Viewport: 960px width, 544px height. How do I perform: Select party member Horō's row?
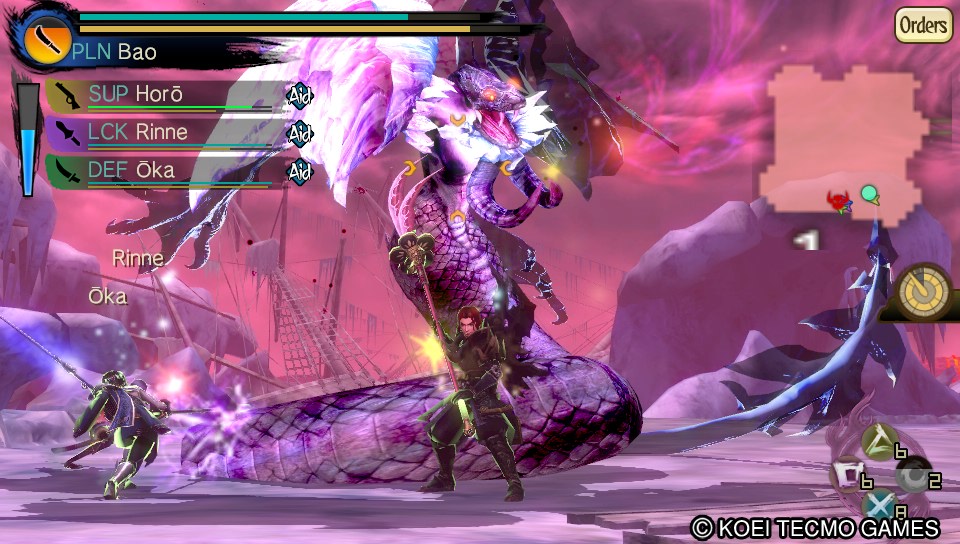tap(160, 95)
